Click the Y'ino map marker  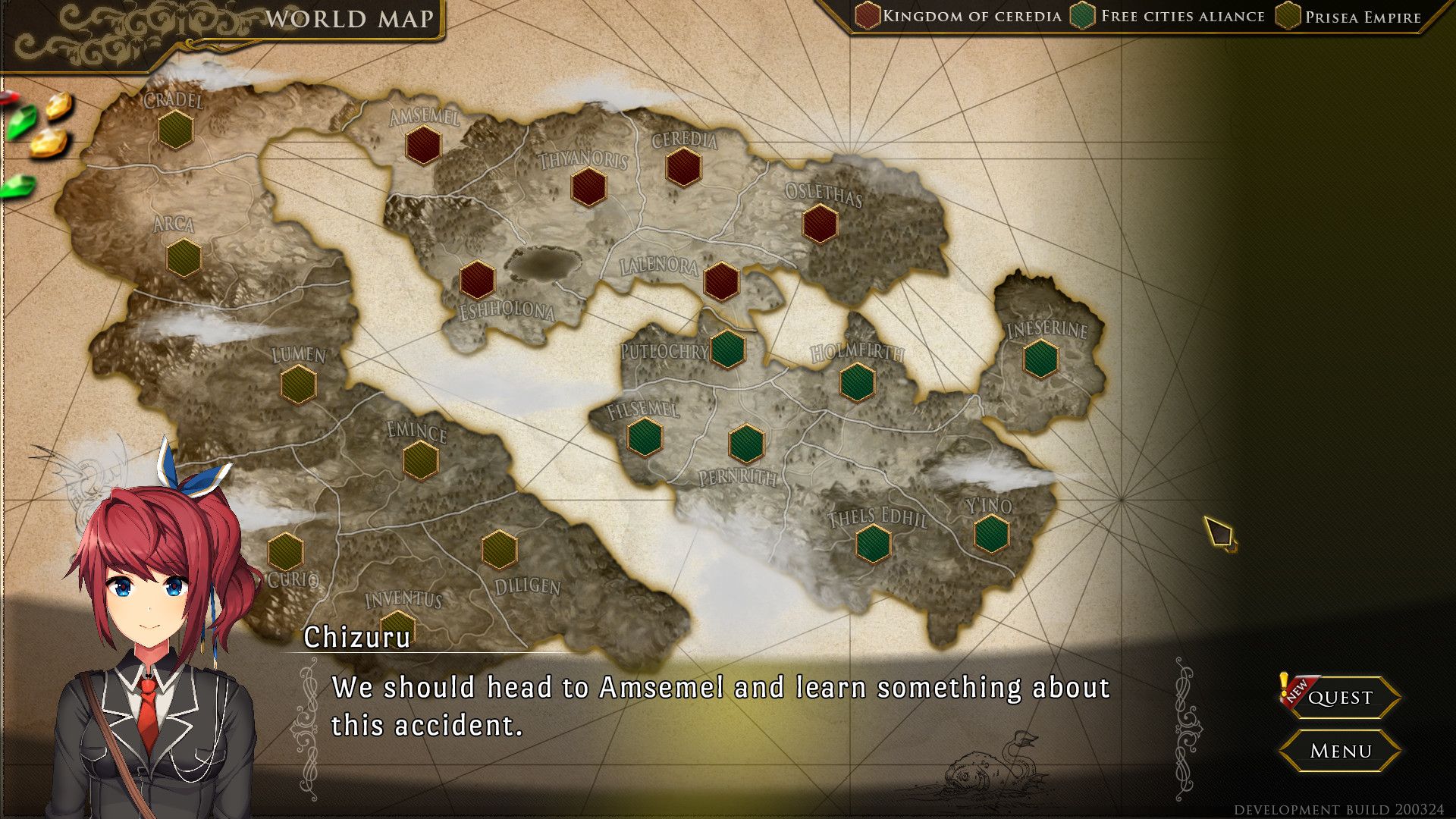pos(991,533)
